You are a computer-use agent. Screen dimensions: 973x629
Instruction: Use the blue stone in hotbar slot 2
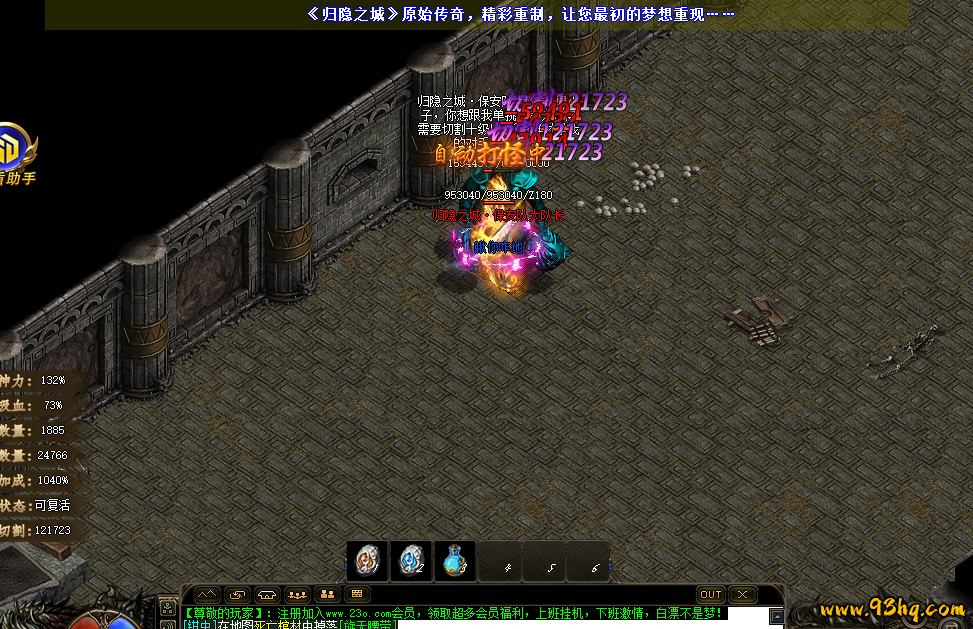click(x=411, y=561)
